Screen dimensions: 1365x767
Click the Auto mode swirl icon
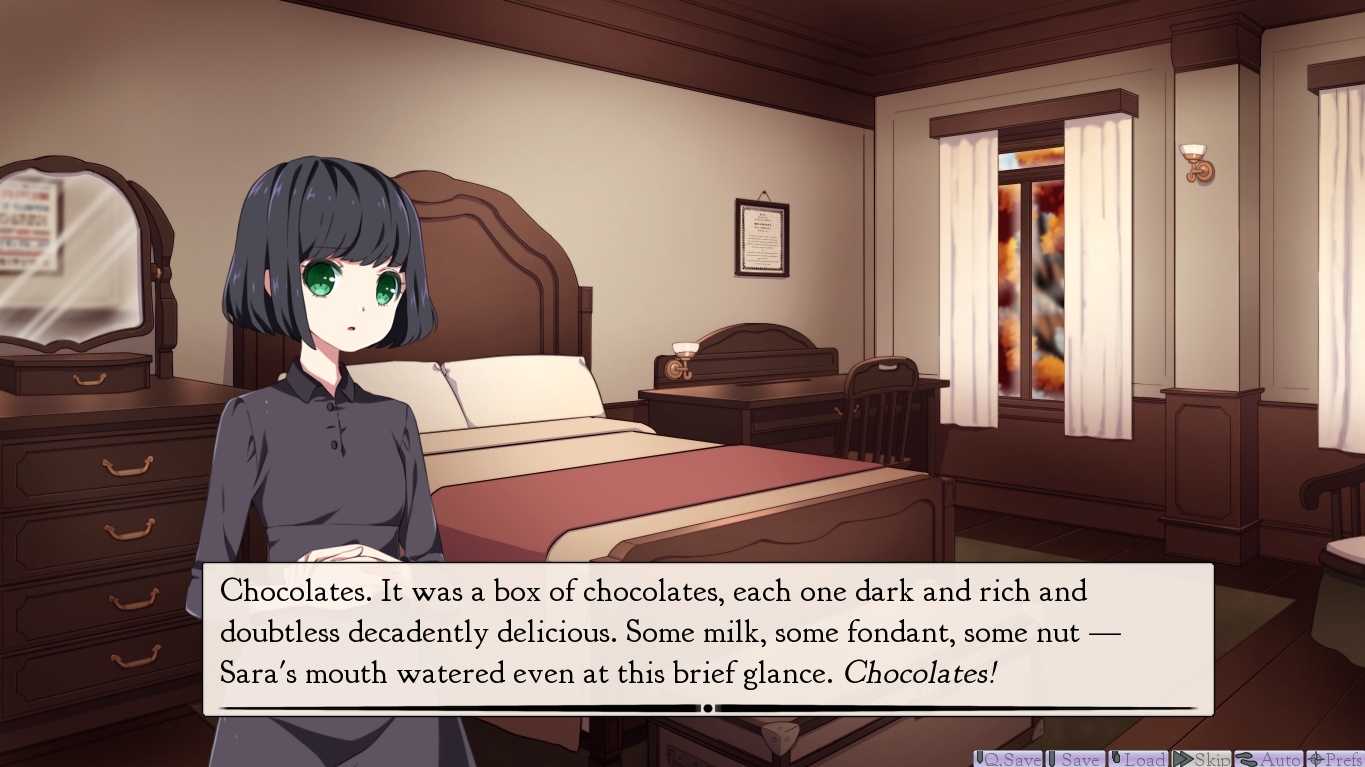coord(1245,759)
